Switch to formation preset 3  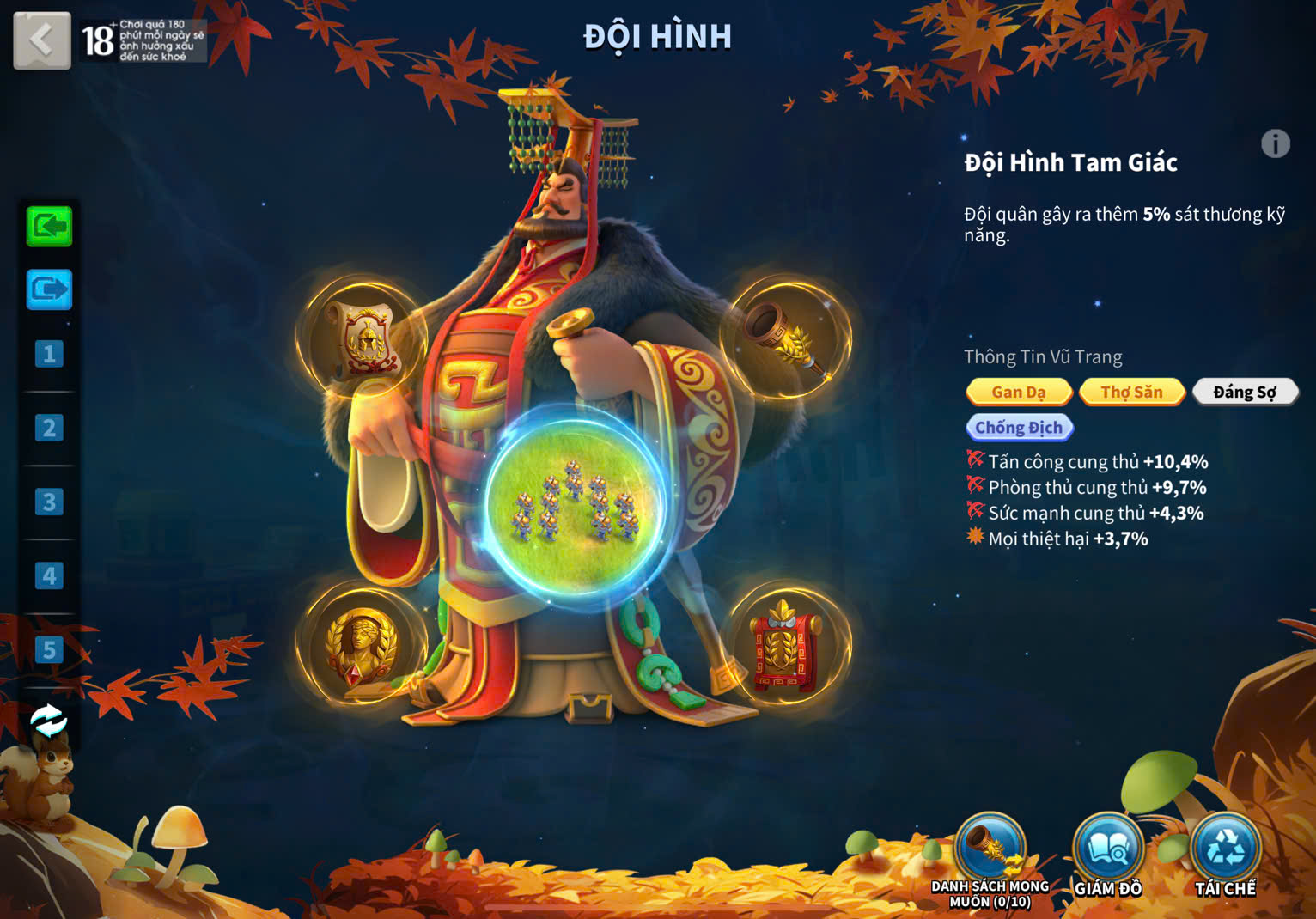point(49,502)
